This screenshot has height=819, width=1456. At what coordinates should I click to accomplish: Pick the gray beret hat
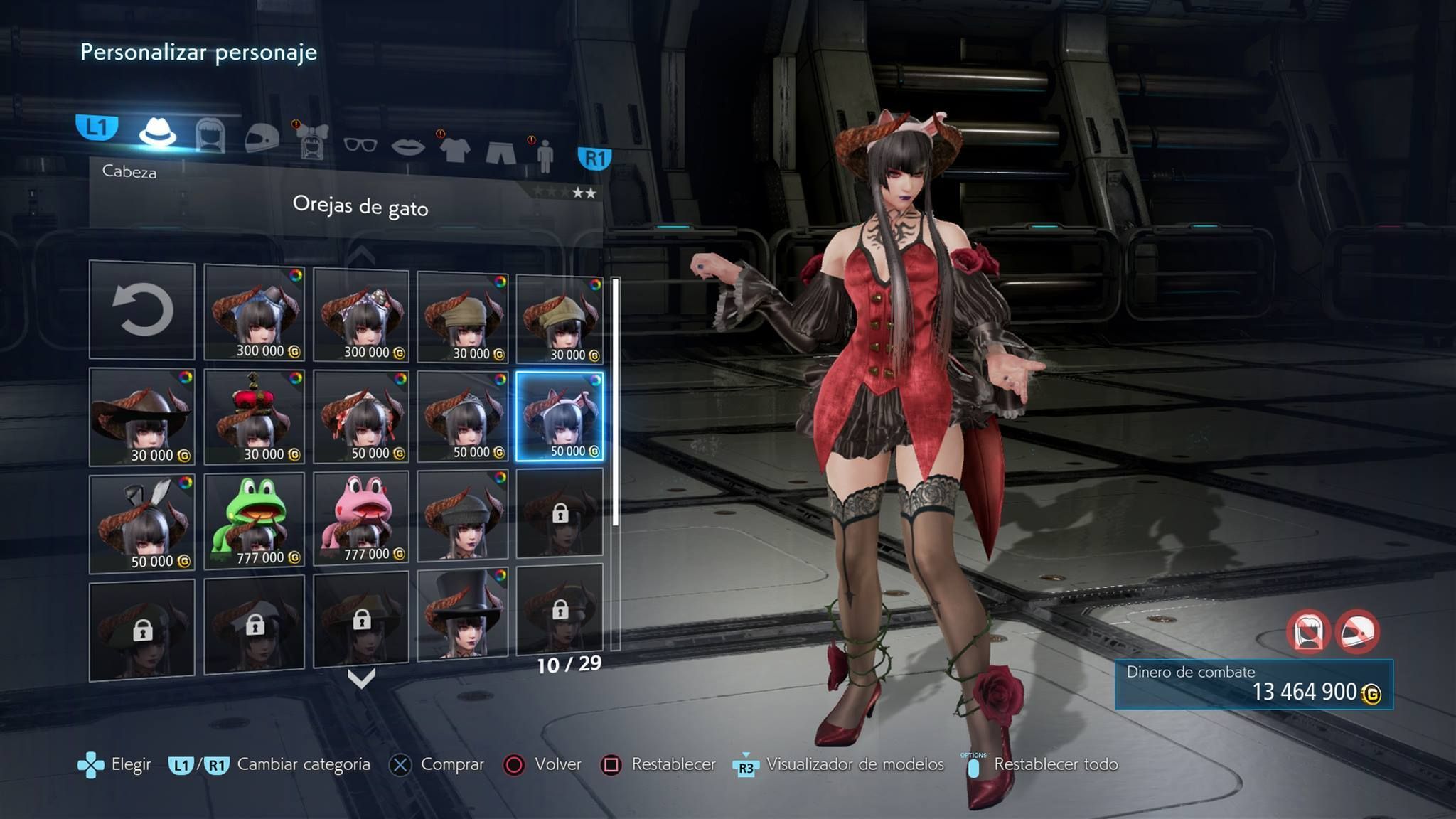coord(463,516)
